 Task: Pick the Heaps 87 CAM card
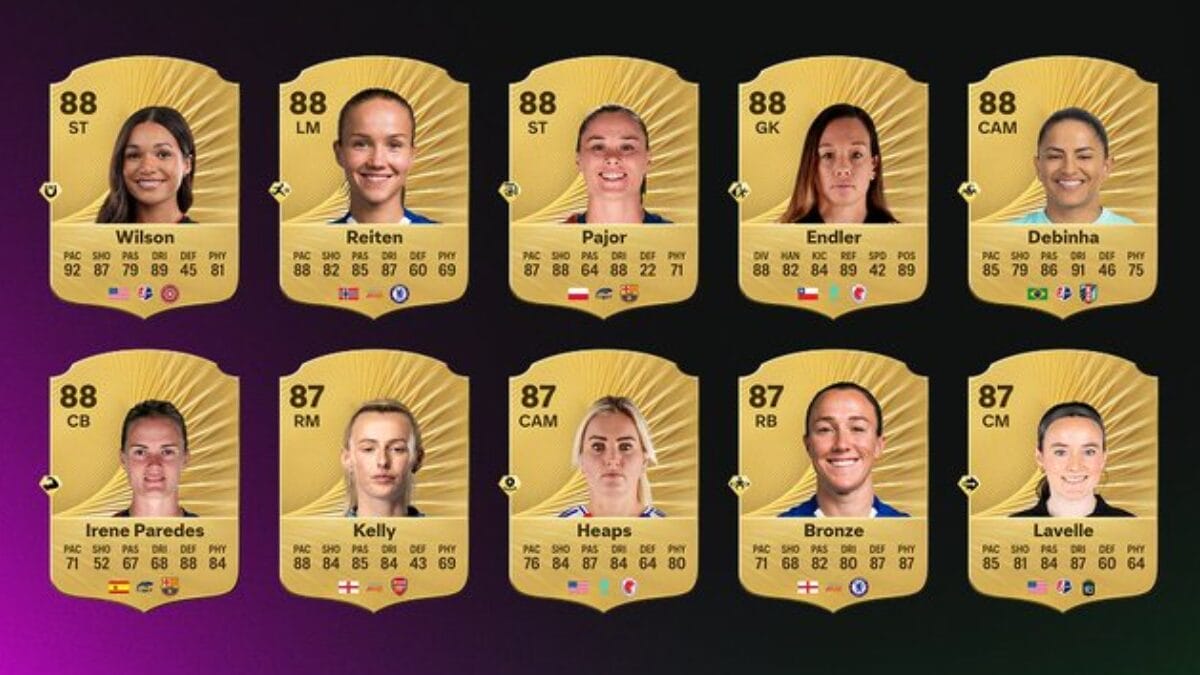[603, 478]
